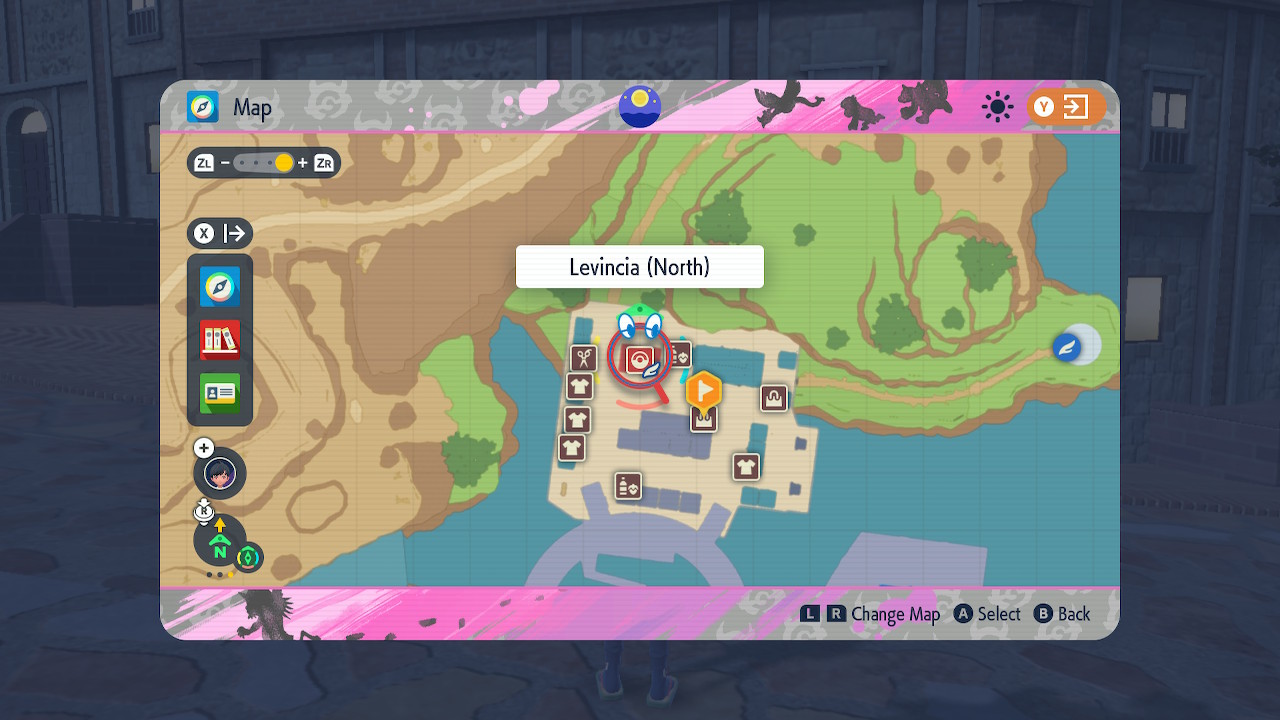Open the green Profile card app
Screen dimensions: 1280x720
click(x=220, y=393)
